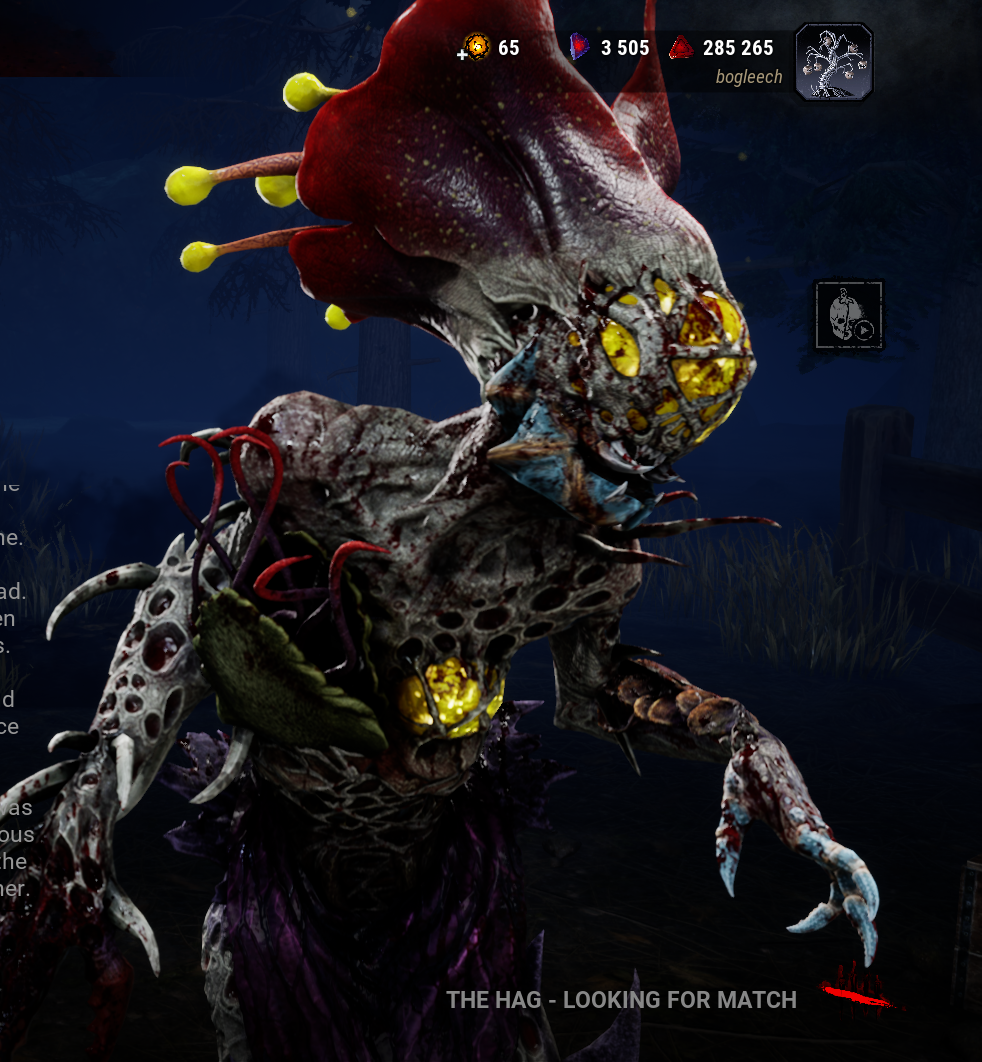Buy more Auric Cells via plus icon

[x=463, y=53]
